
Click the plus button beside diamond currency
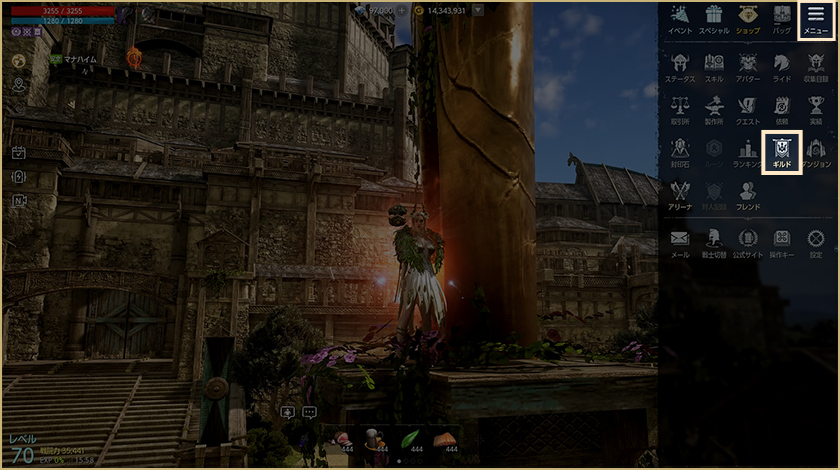point(401,9)
